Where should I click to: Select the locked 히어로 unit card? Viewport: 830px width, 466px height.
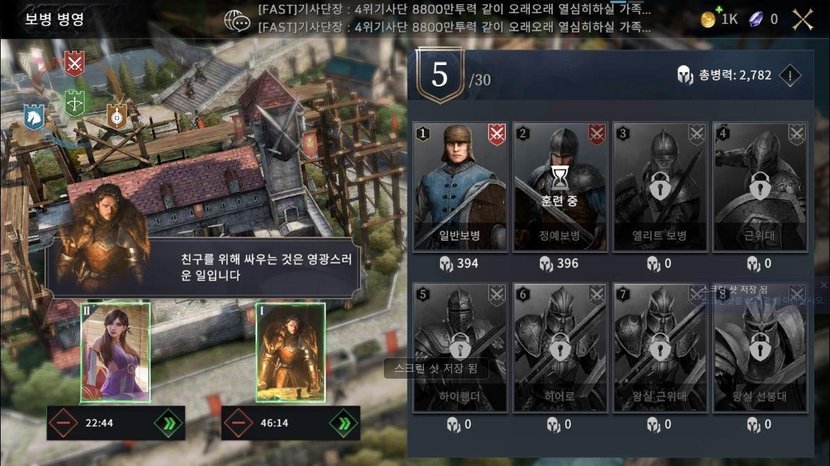pos(560,347)
